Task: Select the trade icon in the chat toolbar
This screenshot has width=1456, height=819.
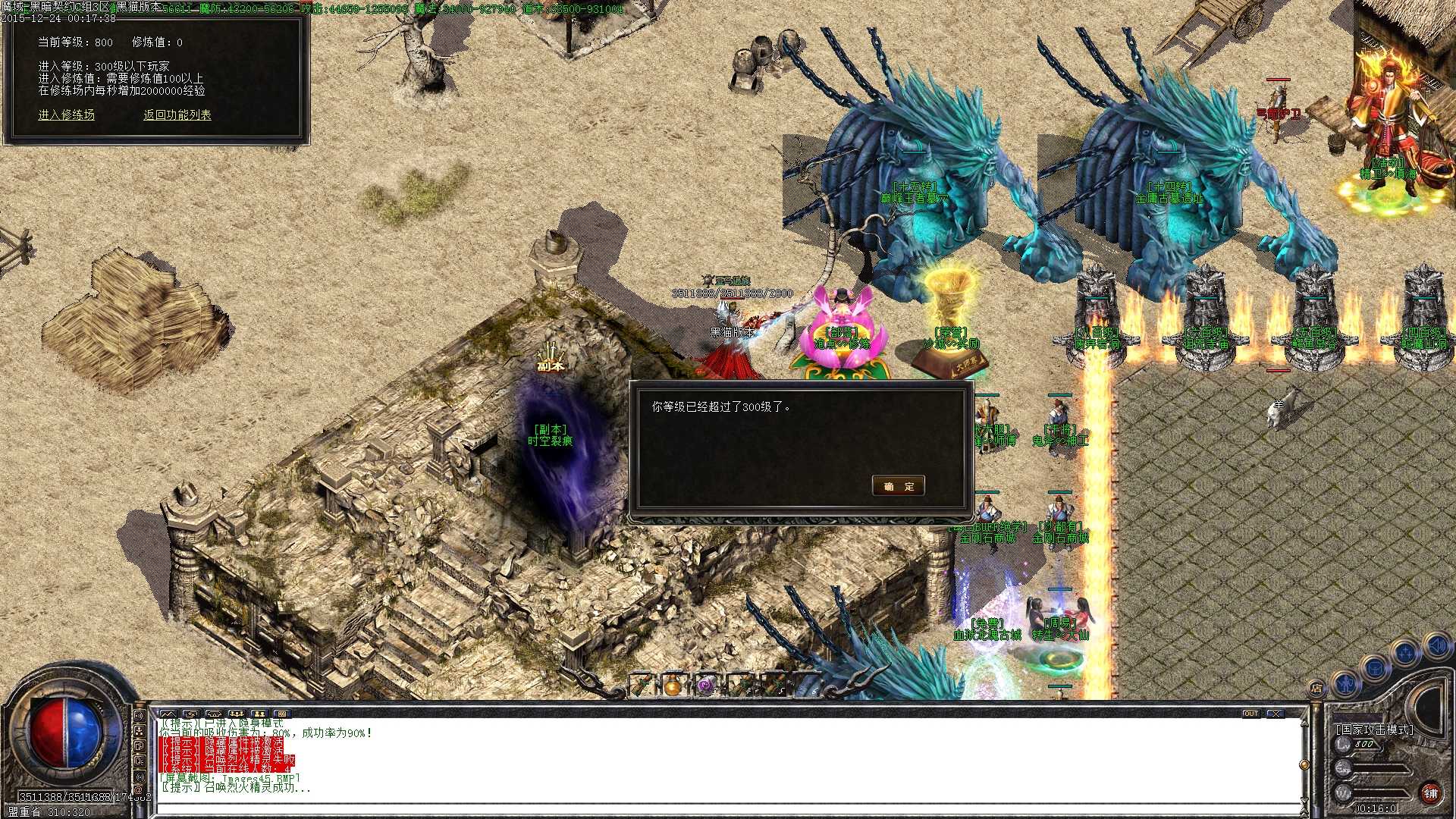Action: (190, 714)
